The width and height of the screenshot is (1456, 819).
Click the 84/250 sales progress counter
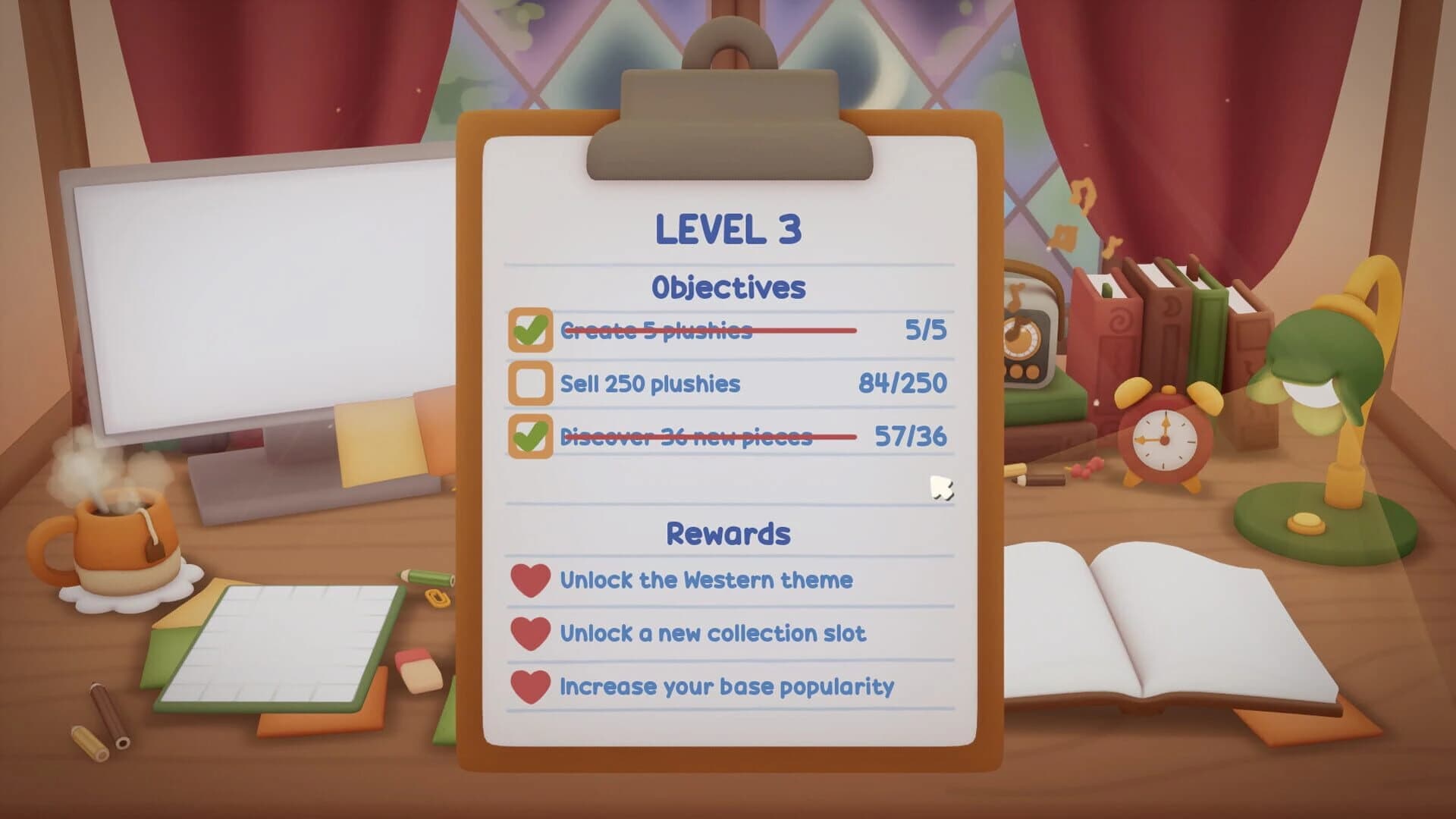[905, 384]
